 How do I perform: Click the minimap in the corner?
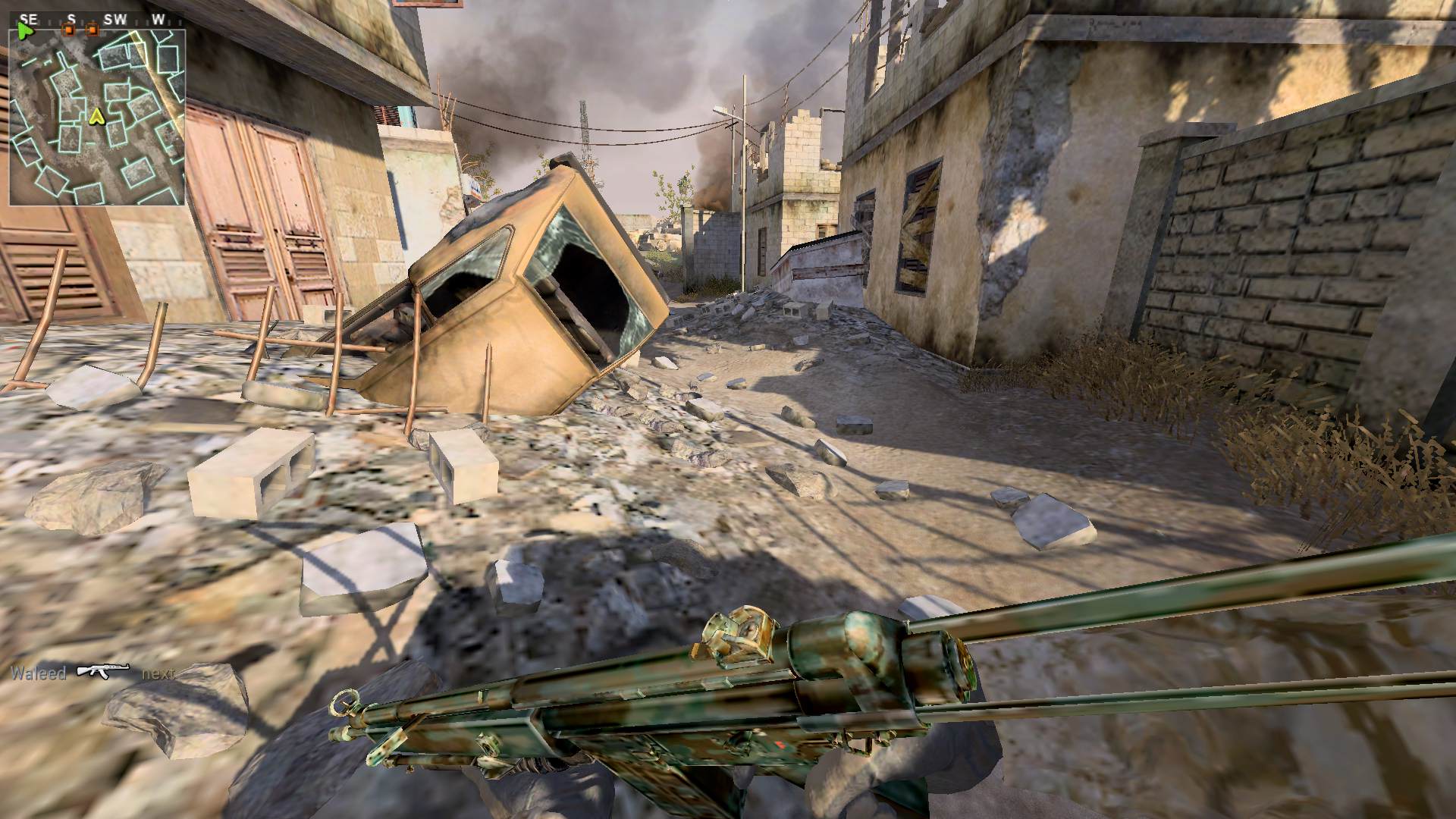pyautogui.click(x=97, y=118)
